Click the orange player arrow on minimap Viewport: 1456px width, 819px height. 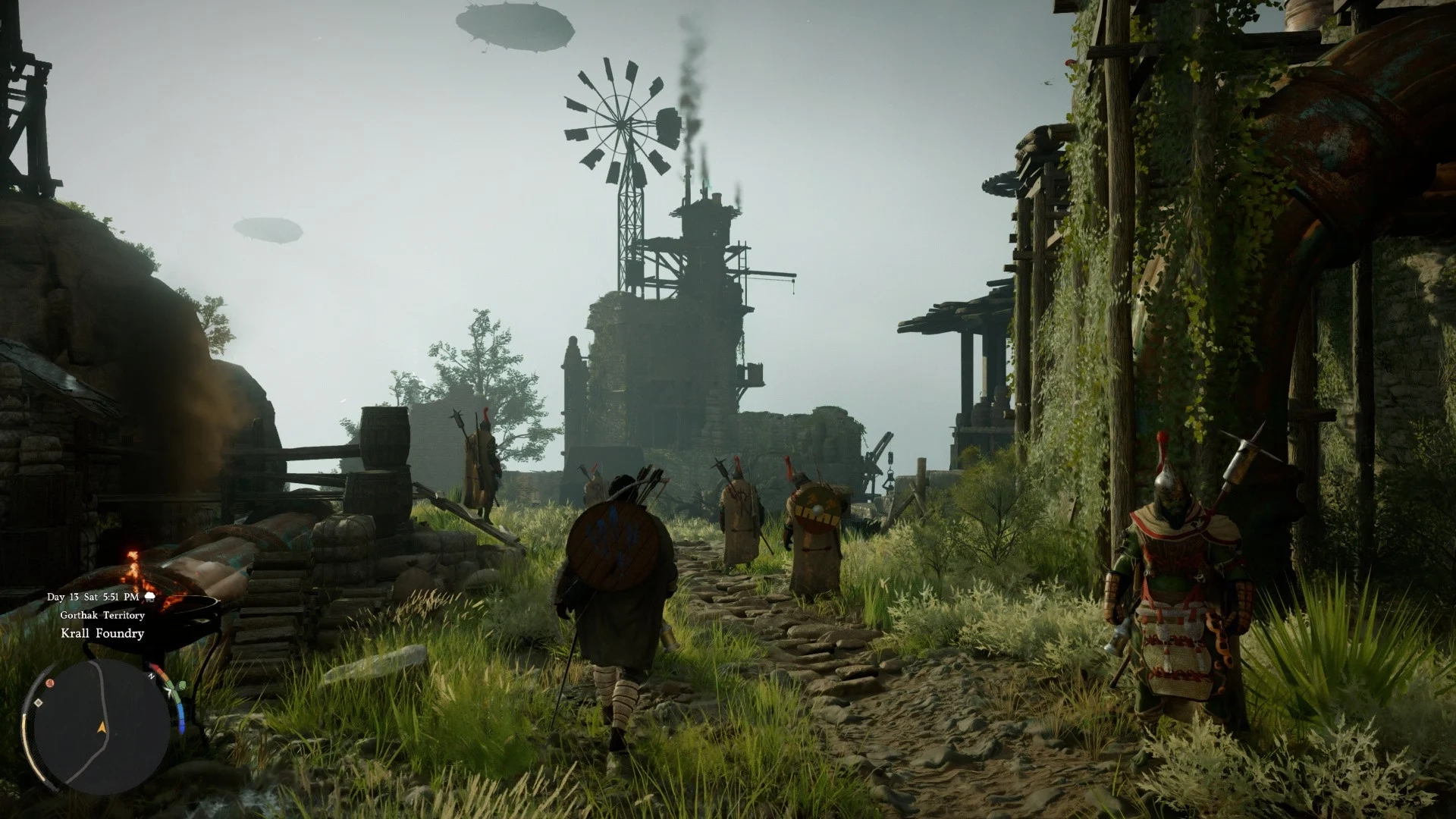(x=102, y=727)
